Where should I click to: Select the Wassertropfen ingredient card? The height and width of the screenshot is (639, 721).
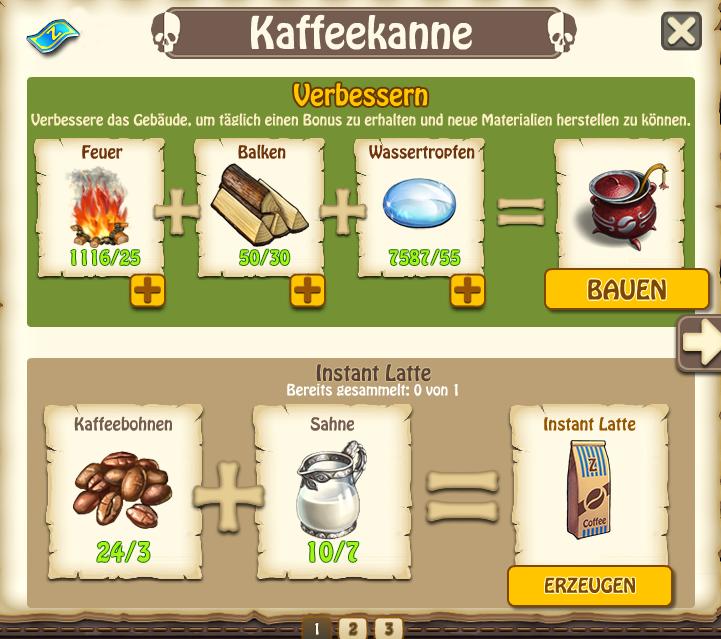[421, 207]
